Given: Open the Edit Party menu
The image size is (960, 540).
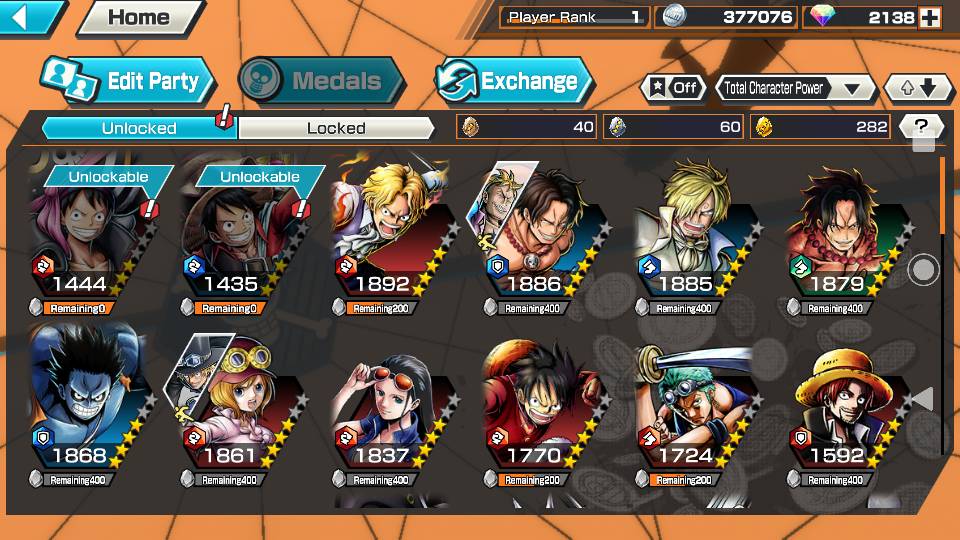Looking at the screenshot, I should coord(128,81).
